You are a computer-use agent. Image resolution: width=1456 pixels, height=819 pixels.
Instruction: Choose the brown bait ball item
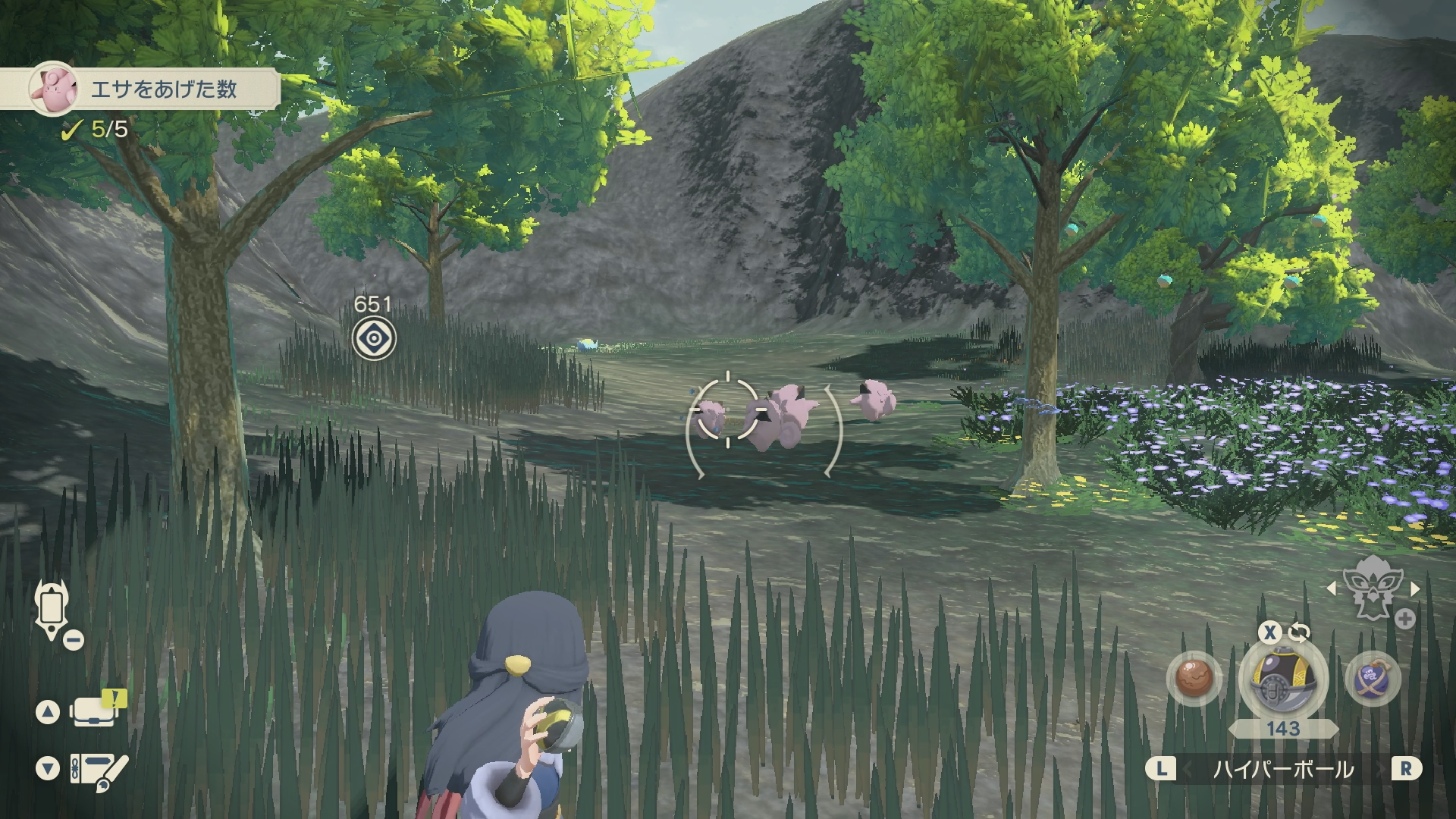pyautogui.click(x=1195, y=678)
